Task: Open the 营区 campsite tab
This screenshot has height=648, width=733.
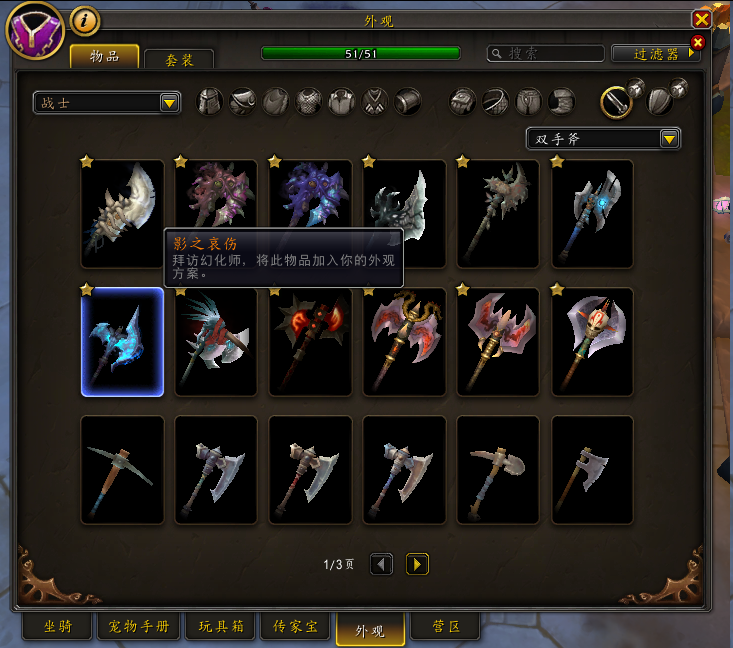Action: click(446, 627)
